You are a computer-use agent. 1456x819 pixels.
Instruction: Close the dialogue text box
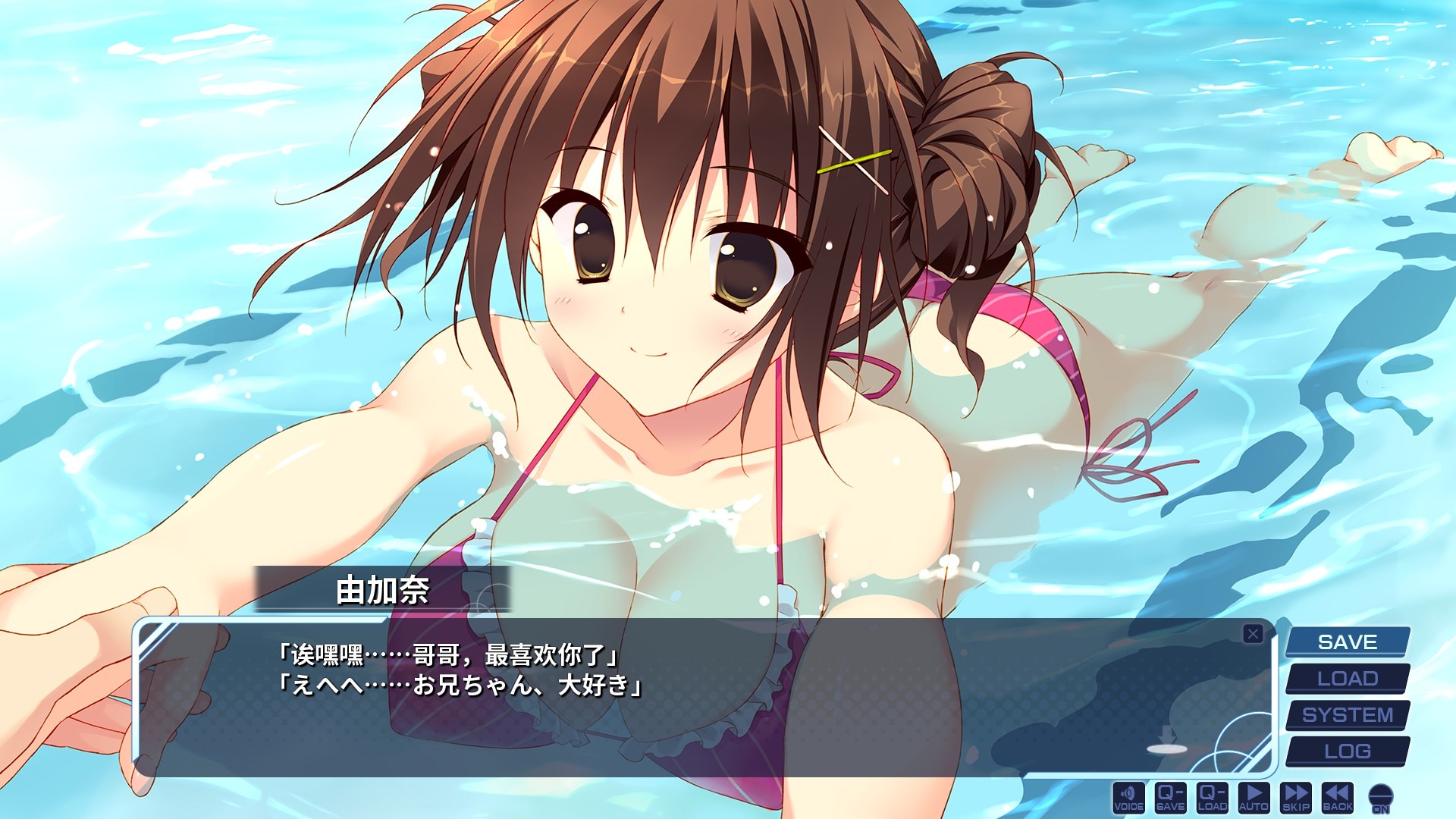point(1253,634)
